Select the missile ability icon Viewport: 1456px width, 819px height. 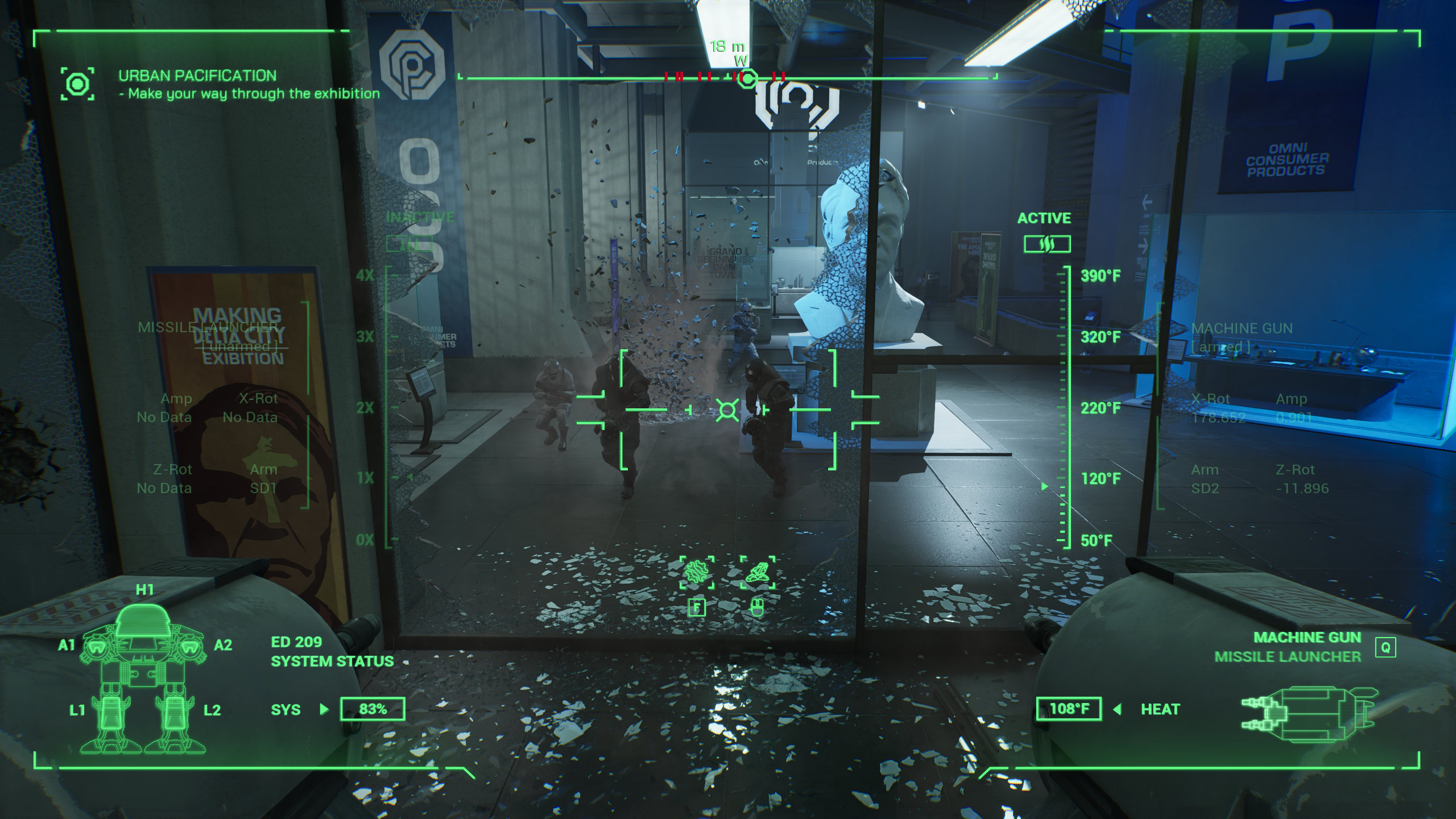pyautogui.click(x=757, y=572)
